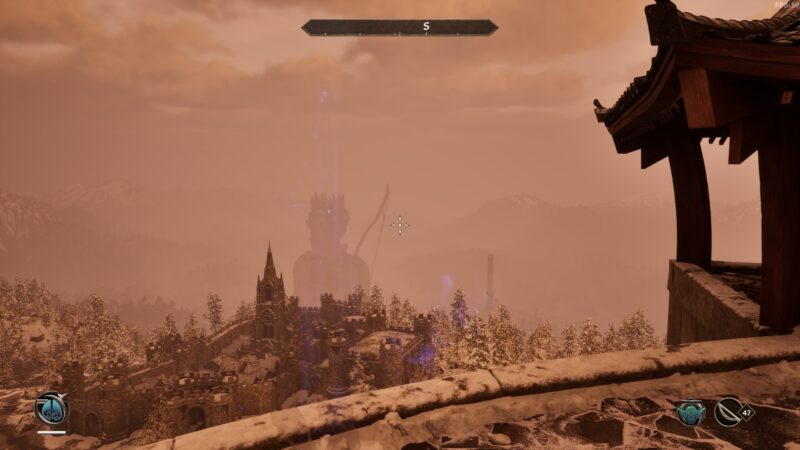The width and height of the screenshot is (800, 450).
Task: Select the bow weapon icon
Action: [x=729, y=412]
